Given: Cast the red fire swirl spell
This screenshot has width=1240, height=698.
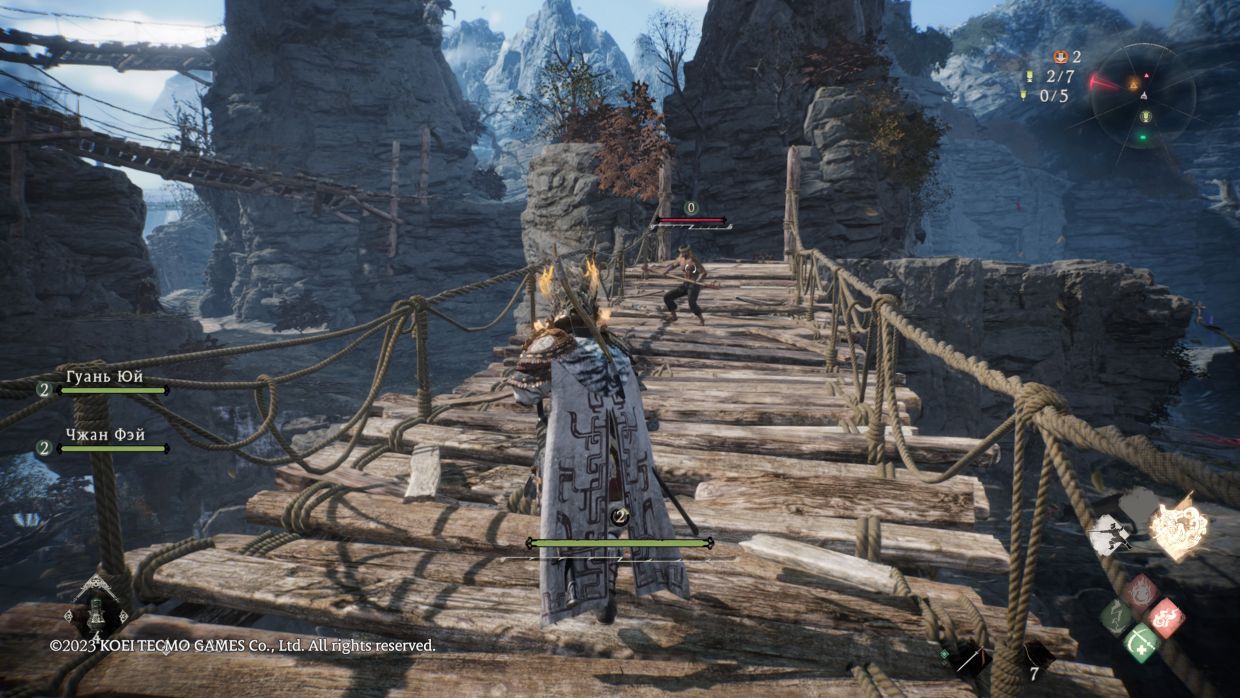Looking at the screenshot, I should [1140, 593].
